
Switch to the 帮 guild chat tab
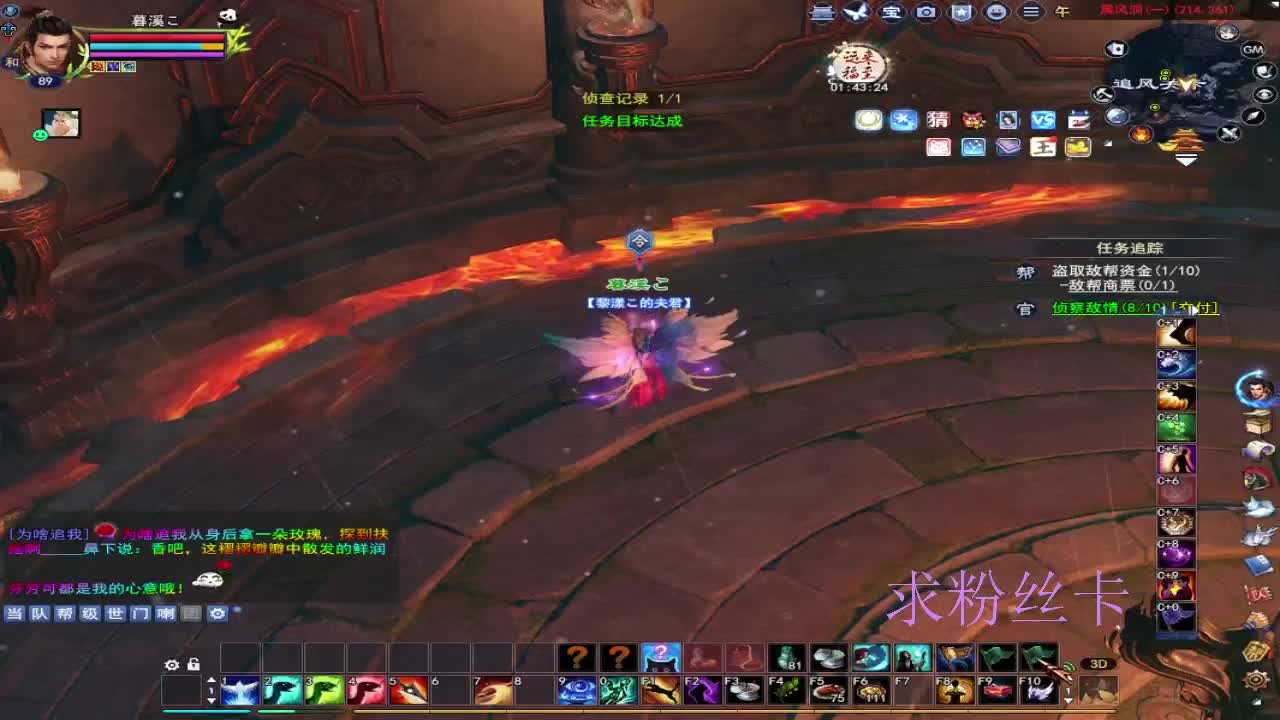[63, 614]
